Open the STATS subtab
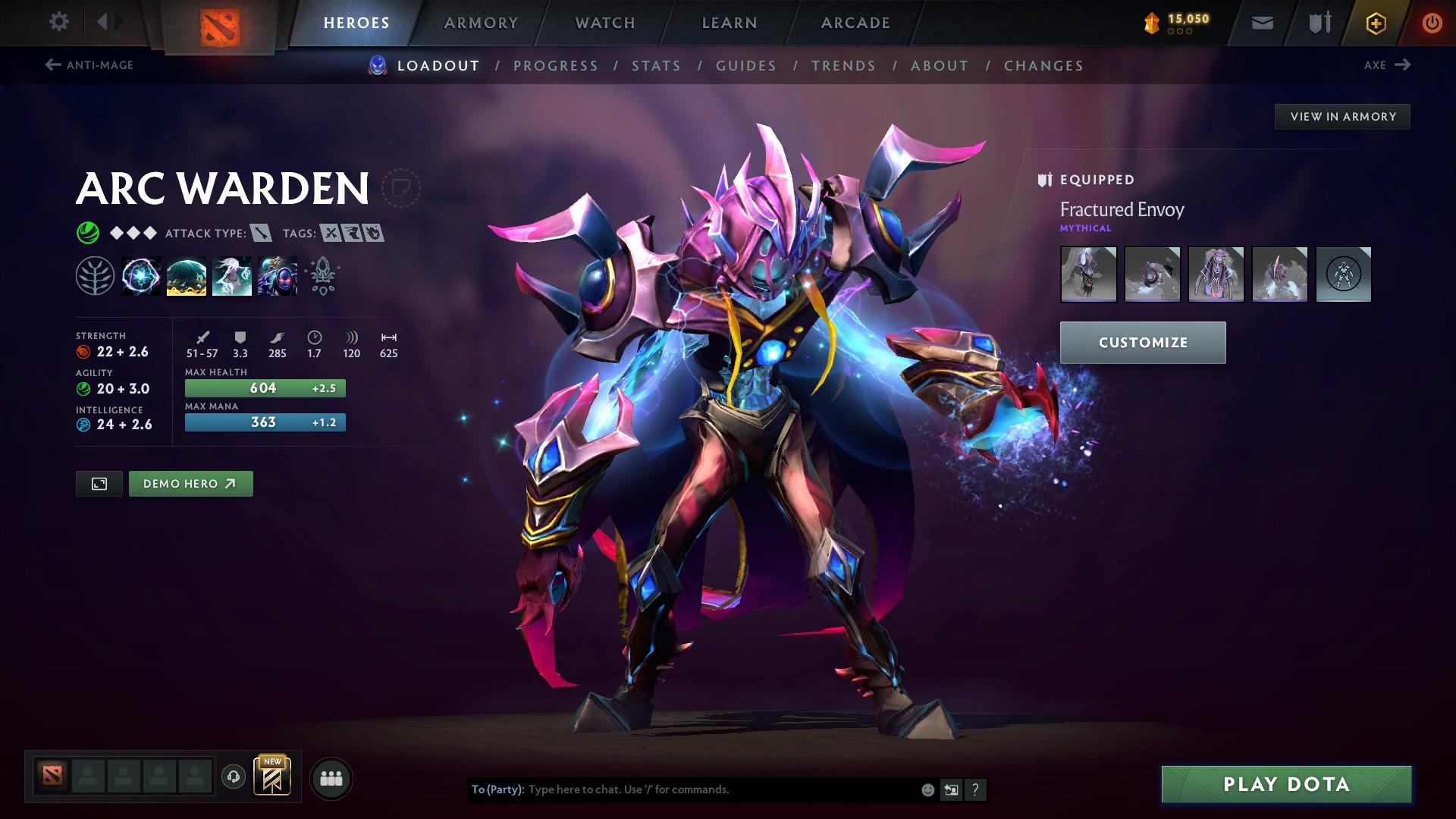Image resolution: width=1456 pixels, height=819 pixels. [x=656, y=66]
